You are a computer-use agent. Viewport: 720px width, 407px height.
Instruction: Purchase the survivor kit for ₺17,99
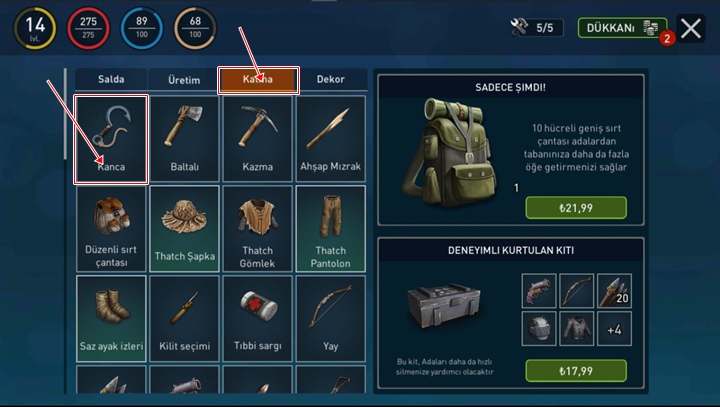tap(576, 370)
